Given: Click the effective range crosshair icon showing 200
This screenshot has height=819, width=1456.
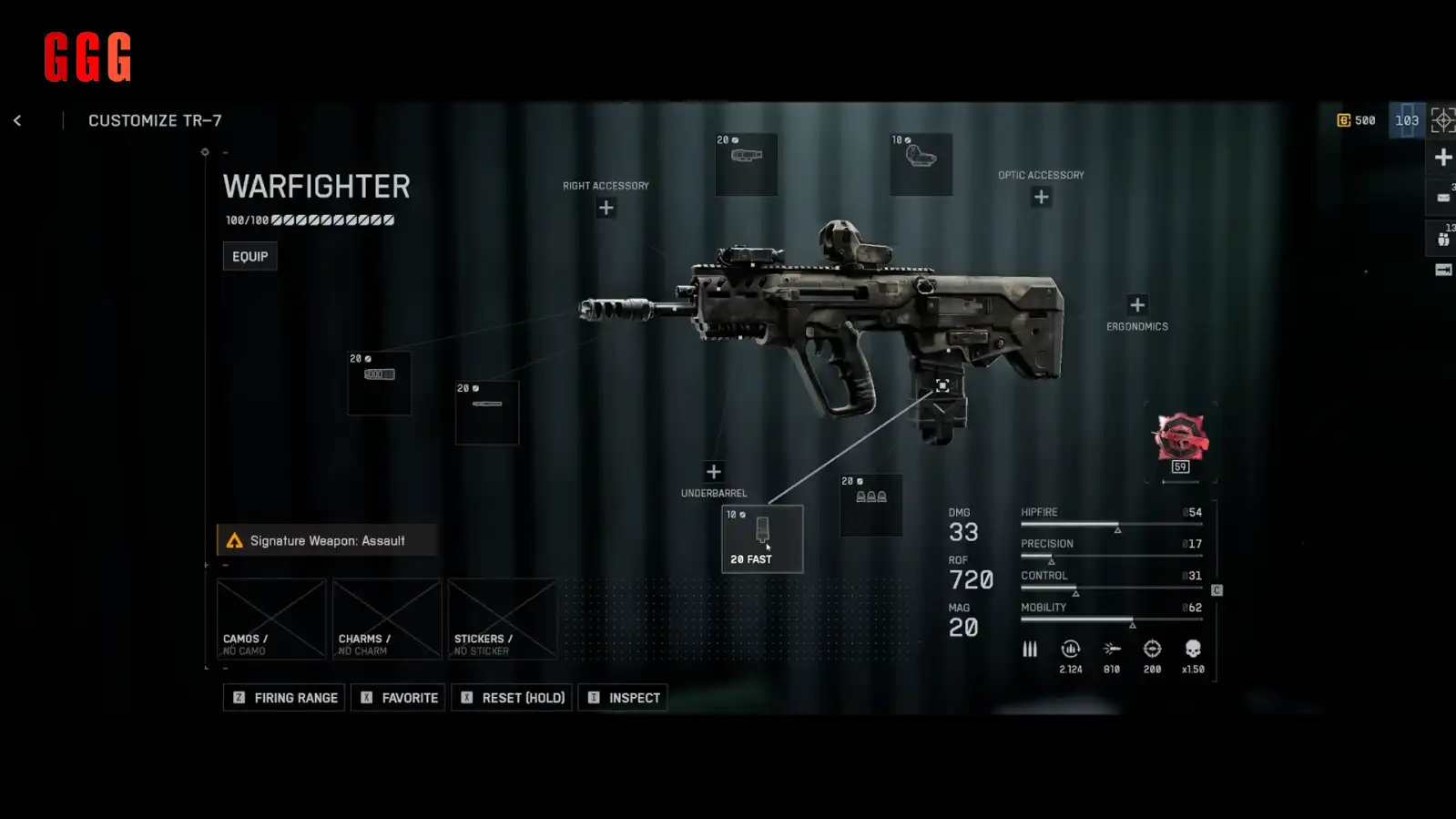Looking at the screenshot, I should 1151,650.
